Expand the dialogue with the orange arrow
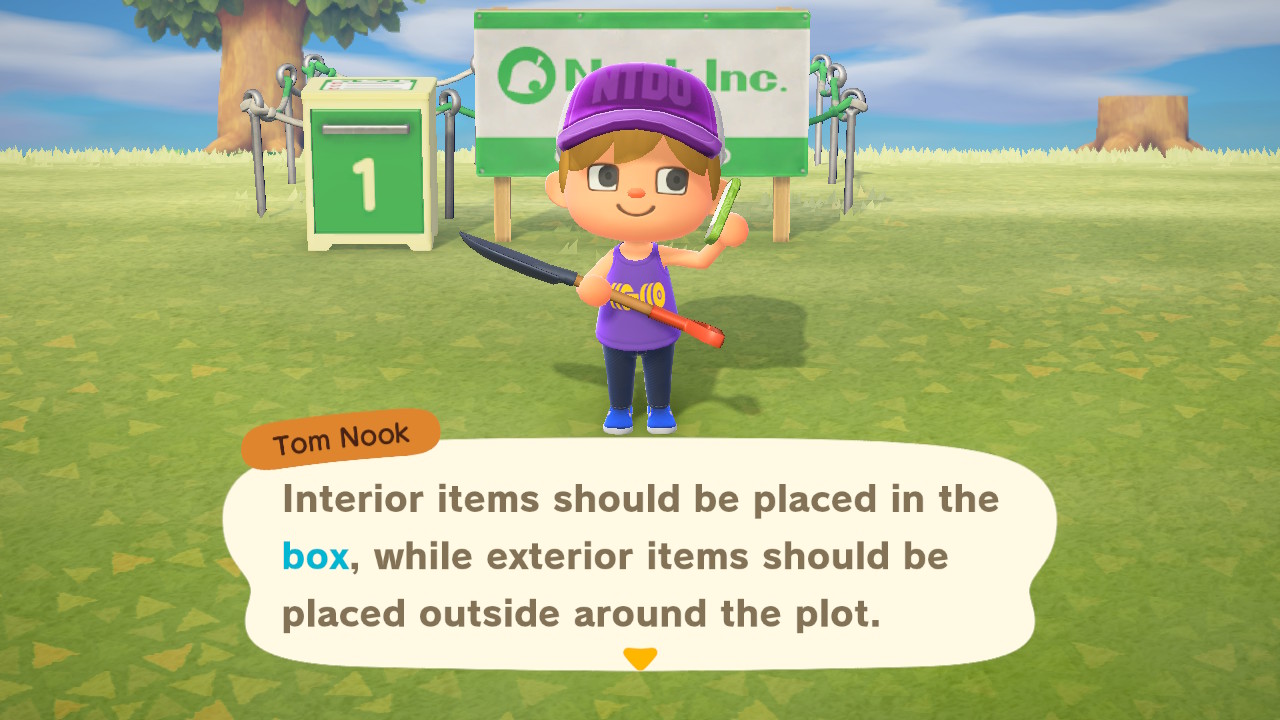The width and height of the screenshot is (1280, 720). [x=639, y=659]
